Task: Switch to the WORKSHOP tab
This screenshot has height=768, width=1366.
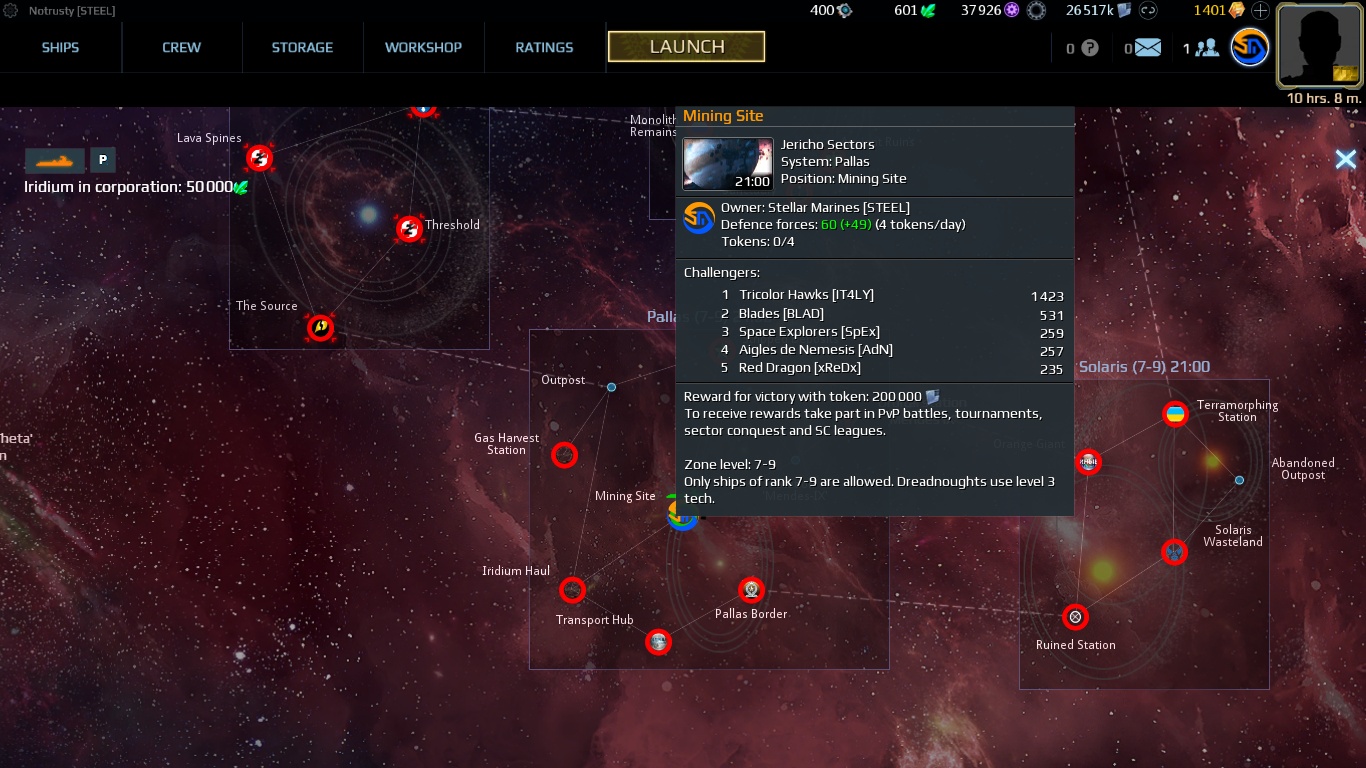Action: (x=423, y=47)
